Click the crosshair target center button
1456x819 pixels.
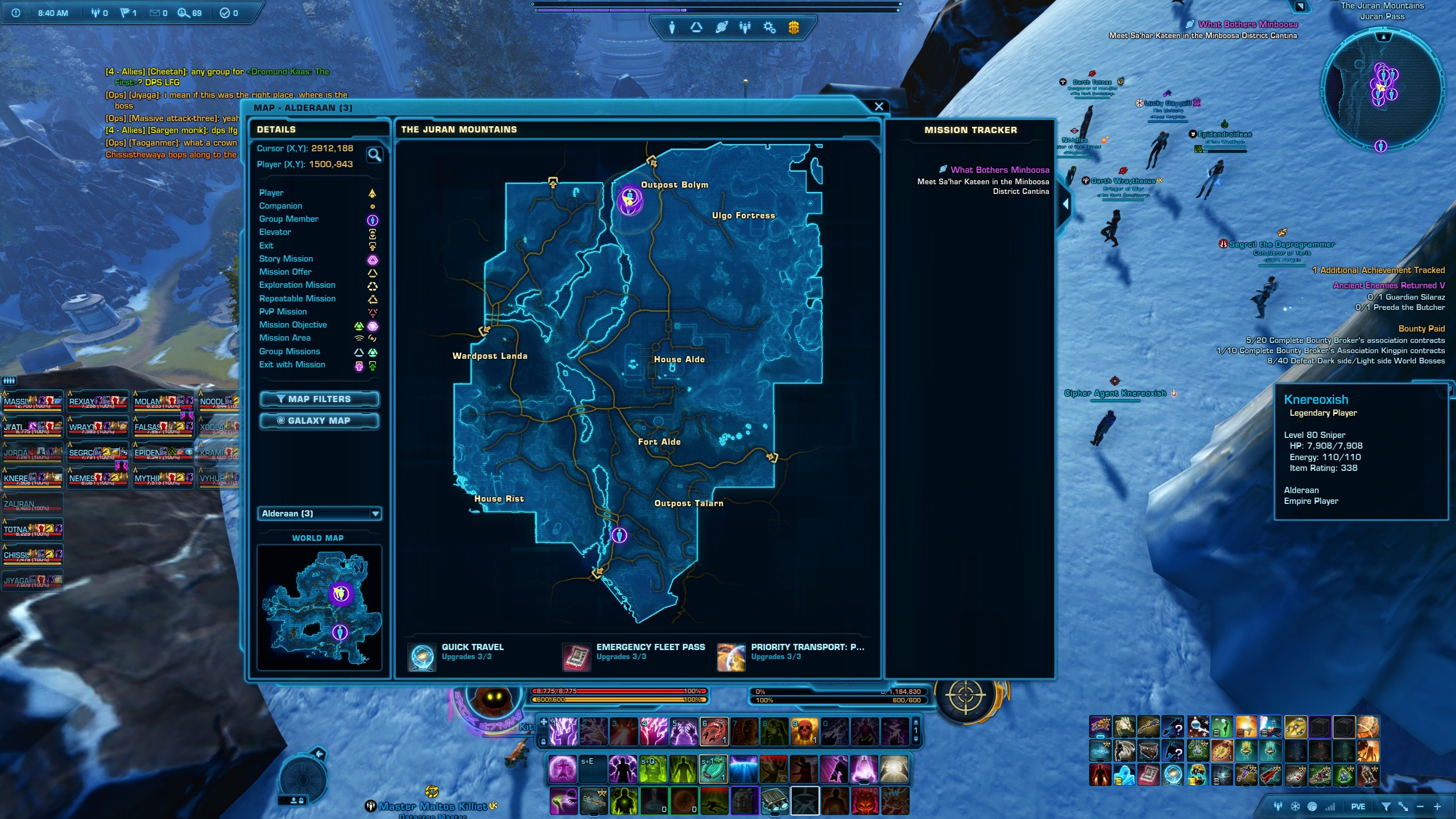coord(965,695)
